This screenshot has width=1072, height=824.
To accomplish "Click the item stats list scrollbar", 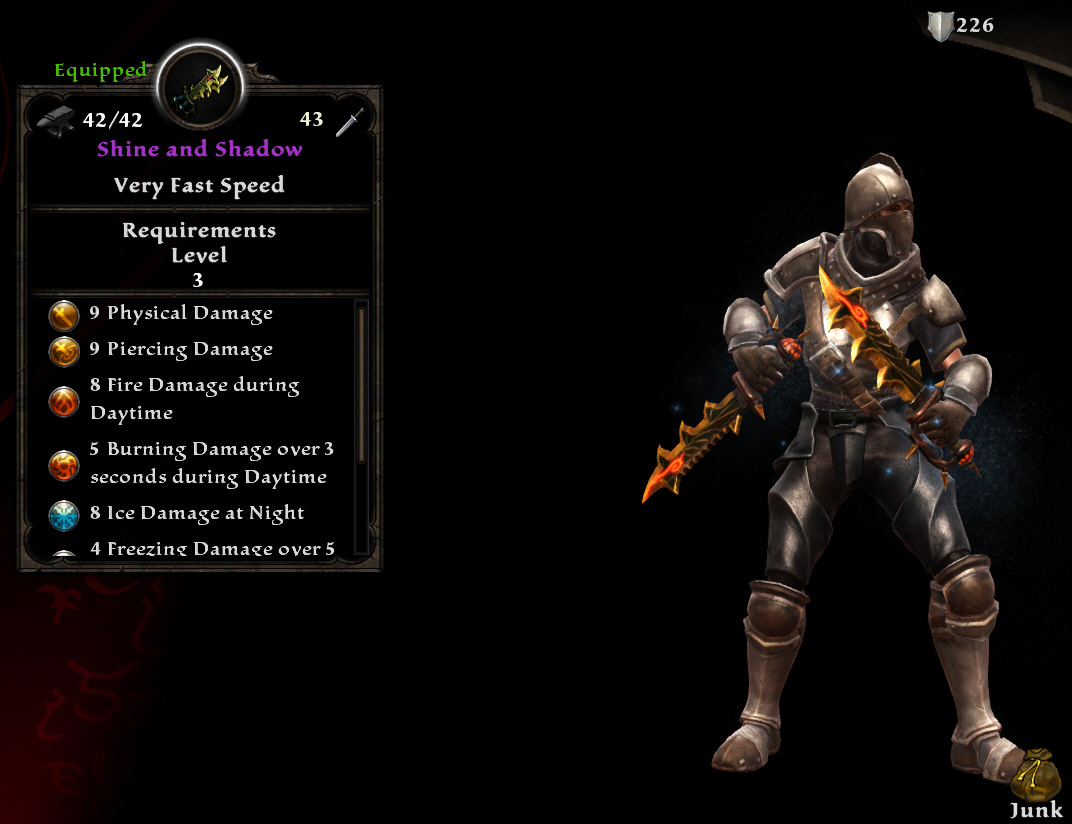I will 361,385.
